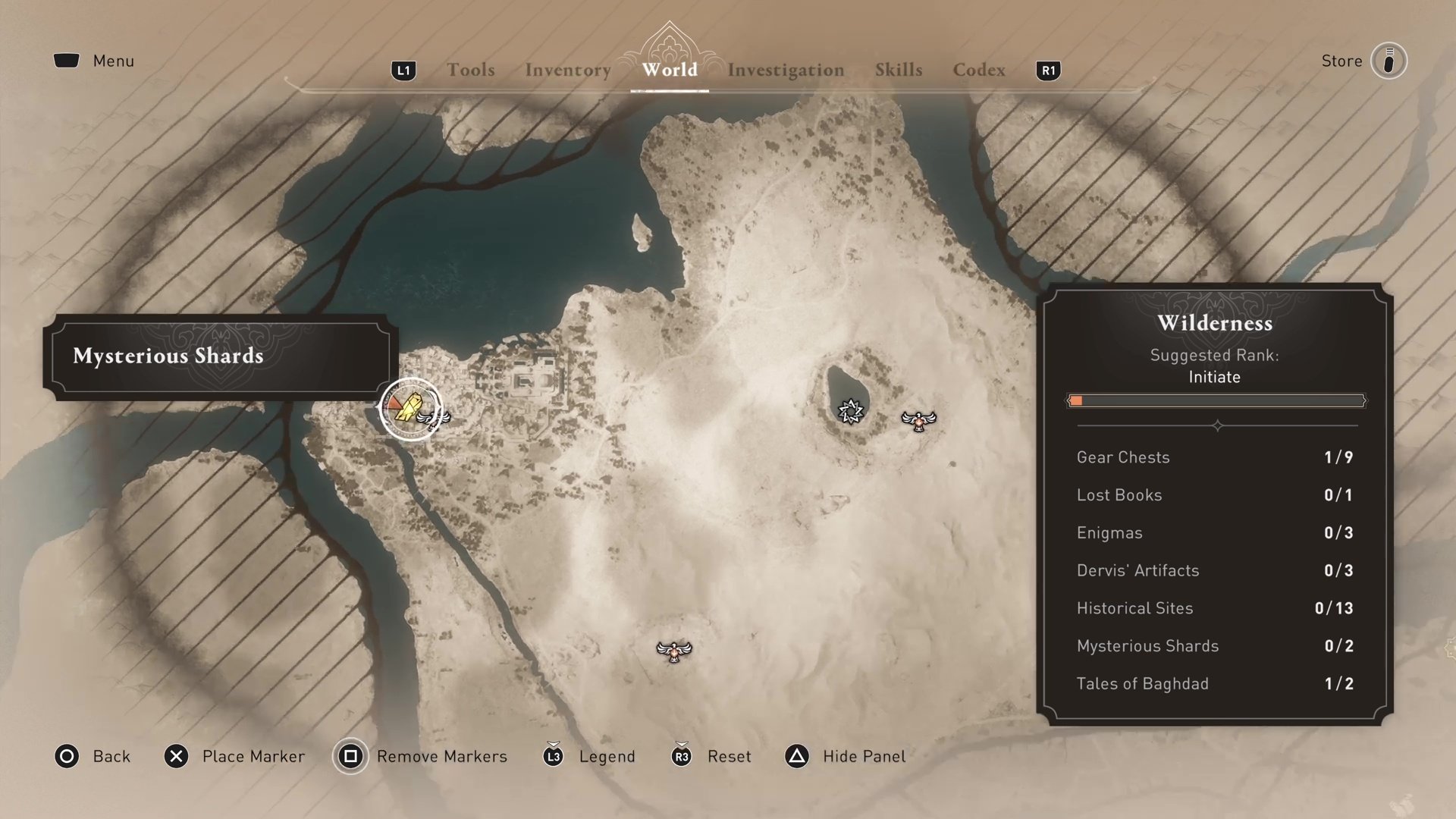The image size is (1456, 819).
Task: Go to the Investigation tab
Action: [x=786, y=70]
